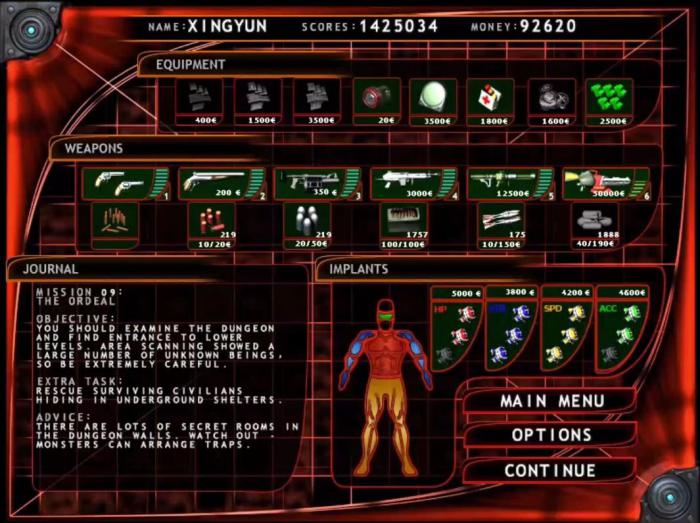700x523 pixels.
Task: Buy shotgun shells for 20€
Action: tap(211, 224)
